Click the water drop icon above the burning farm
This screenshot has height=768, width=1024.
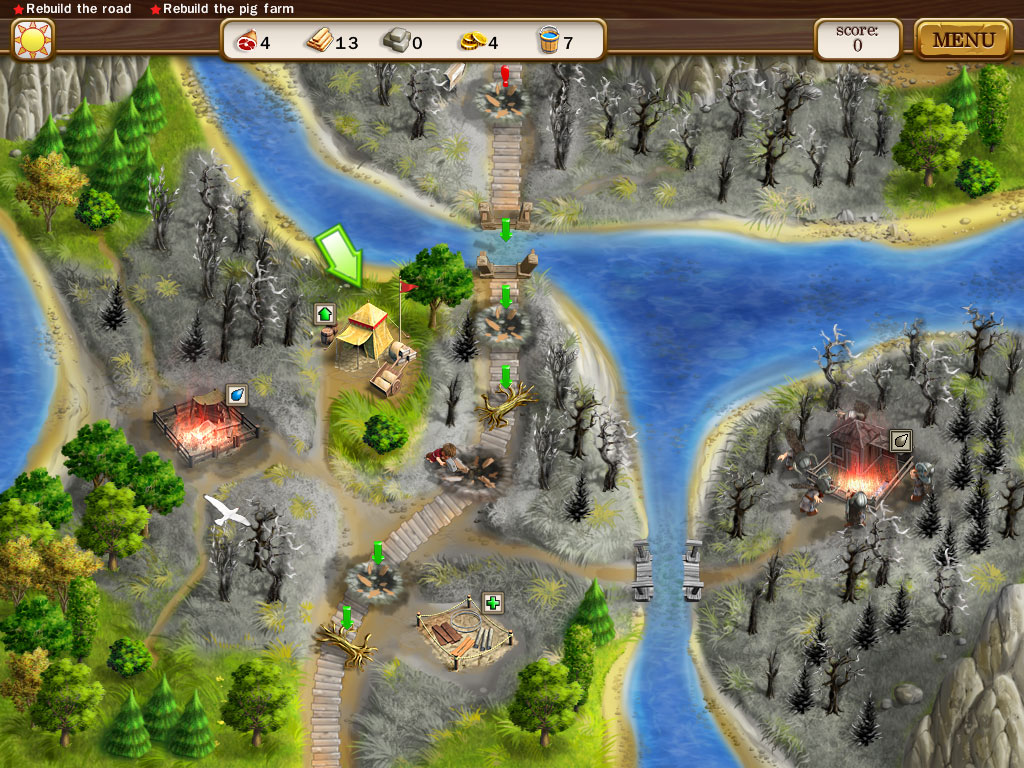tap(237, 395)
